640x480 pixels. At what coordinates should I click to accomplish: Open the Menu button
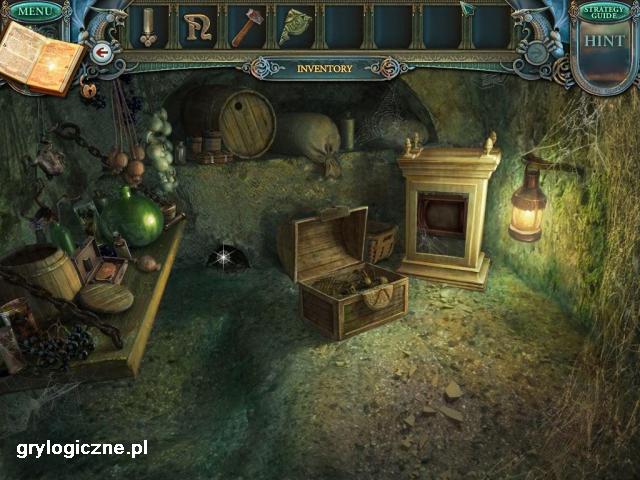[35, 11]
